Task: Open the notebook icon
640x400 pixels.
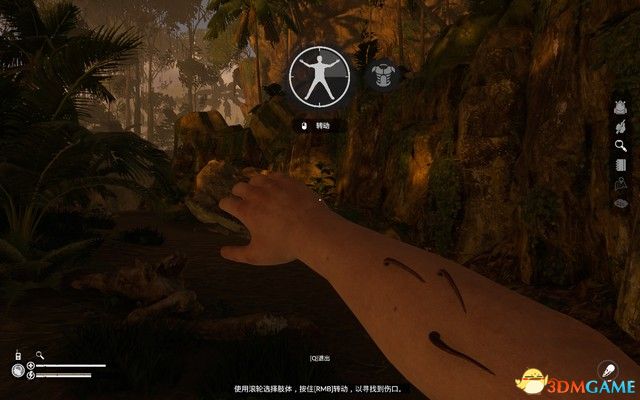Action: (x=620, y=165)
